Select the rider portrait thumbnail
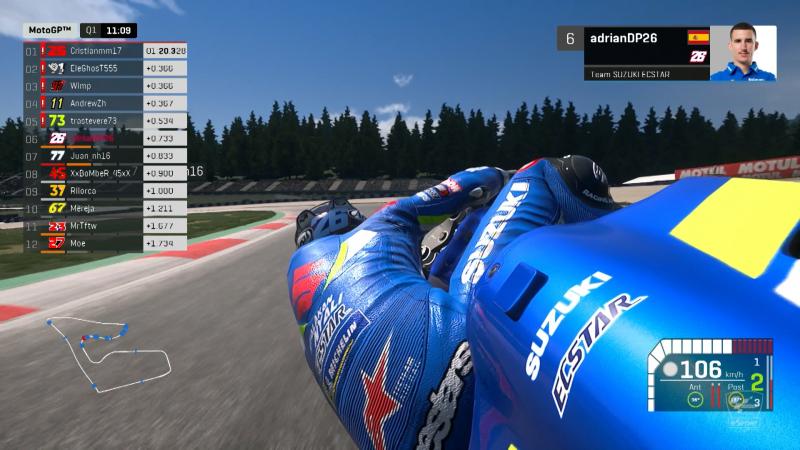This screenshot has width=800, height=450. point(740,53)
